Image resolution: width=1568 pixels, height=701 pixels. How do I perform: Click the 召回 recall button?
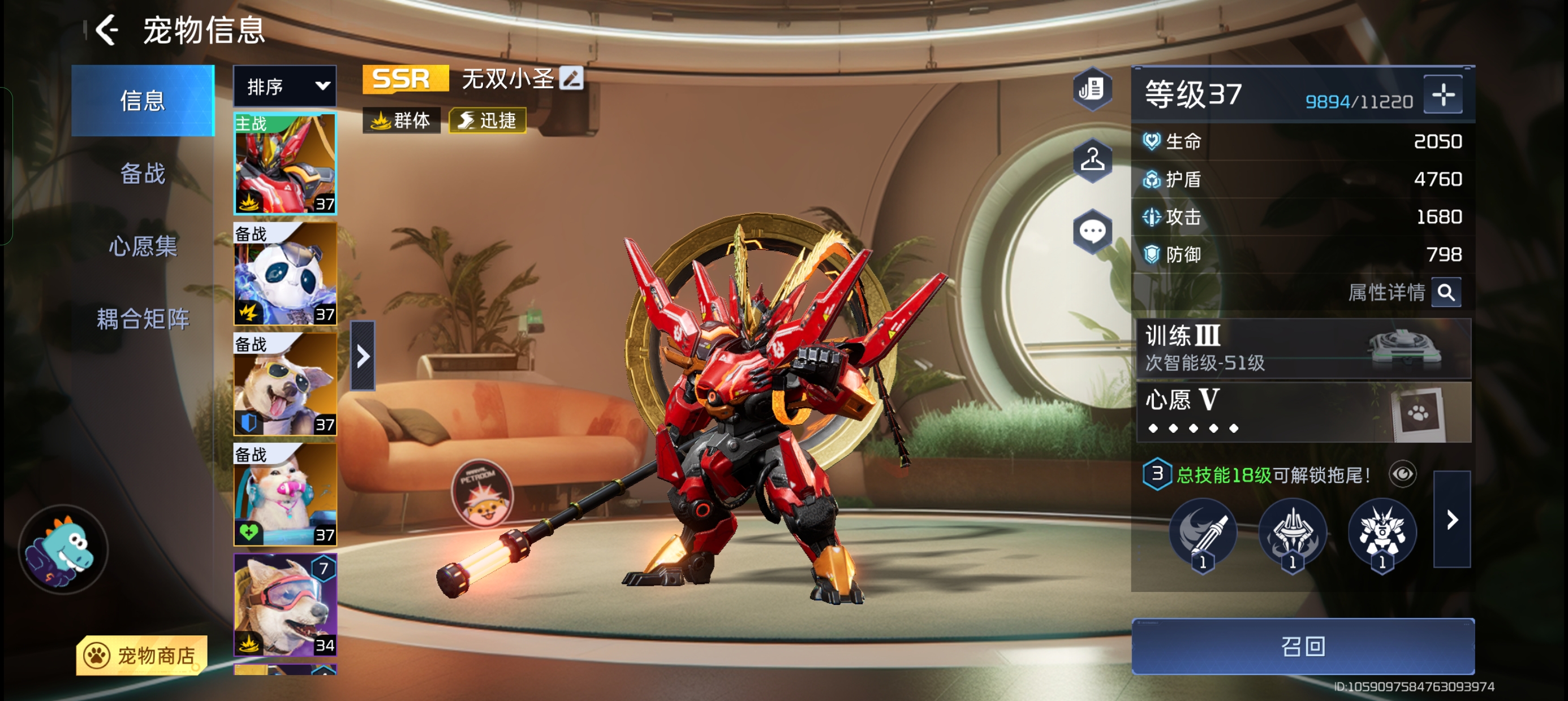1303,646
